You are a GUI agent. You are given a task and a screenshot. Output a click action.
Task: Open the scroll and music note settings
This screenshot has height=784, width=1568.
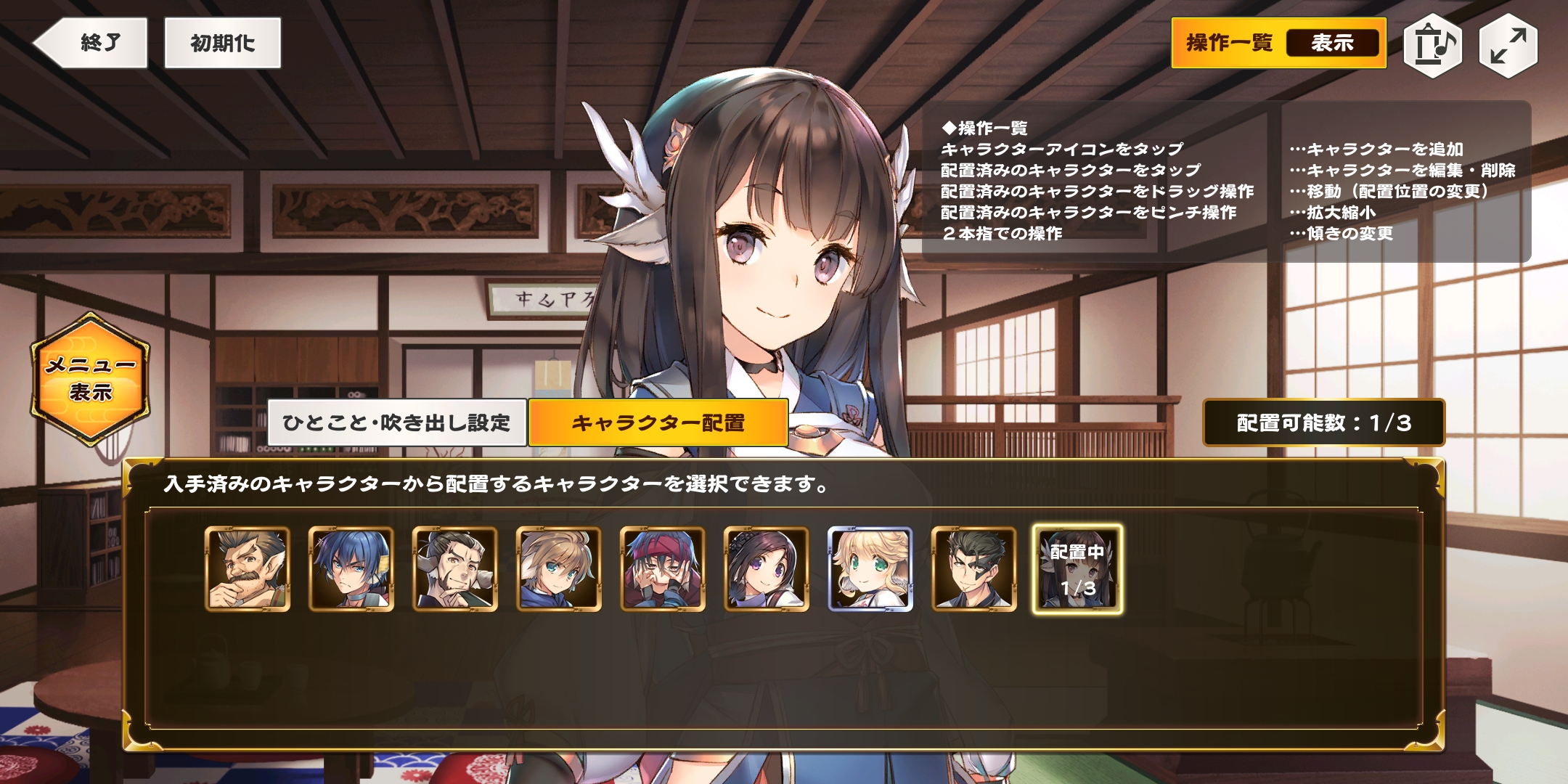click(x=1432, y=45)
